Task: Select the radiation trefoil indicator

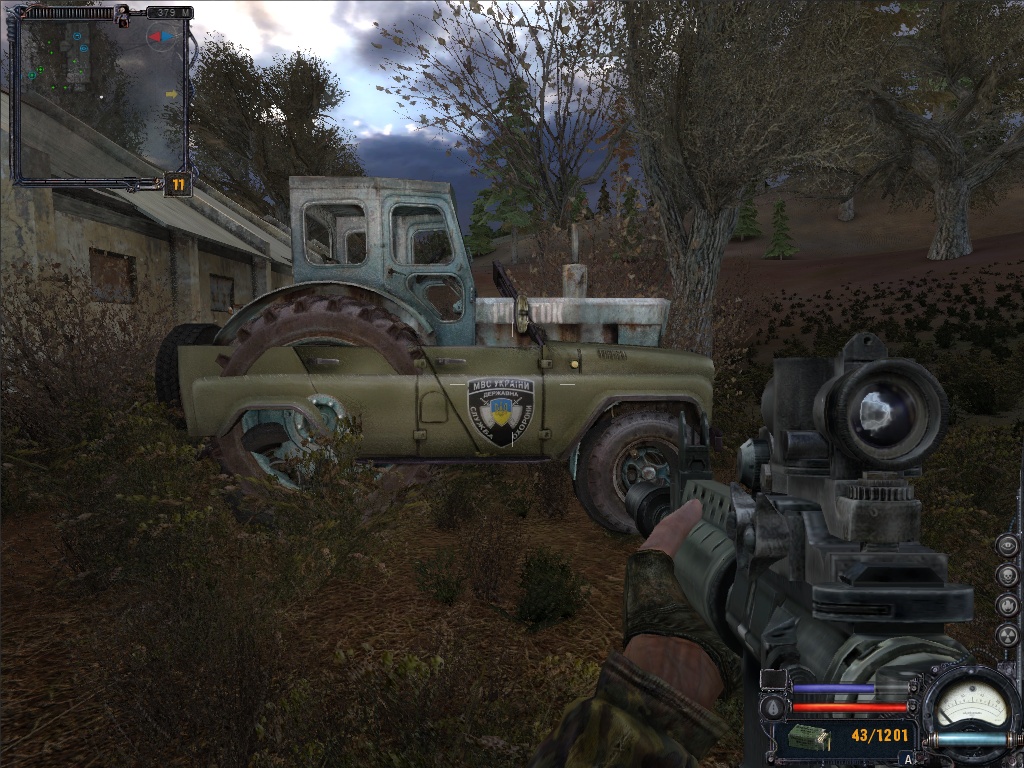Action: tap(1008, 635)
